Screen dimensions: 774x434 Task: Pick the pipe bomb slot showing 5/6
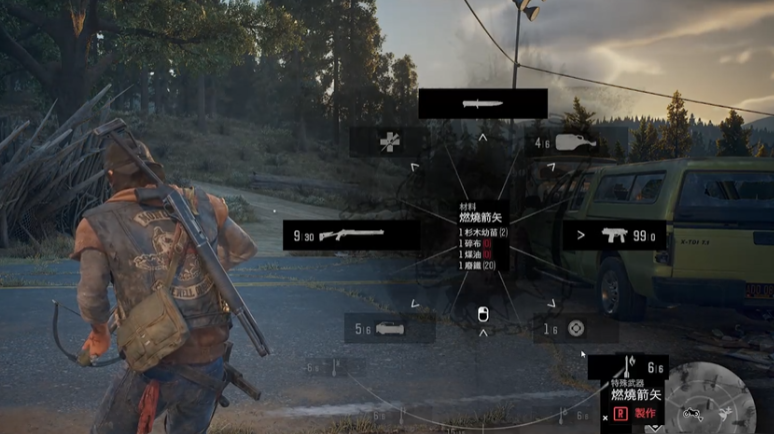(x=388, y=328)
